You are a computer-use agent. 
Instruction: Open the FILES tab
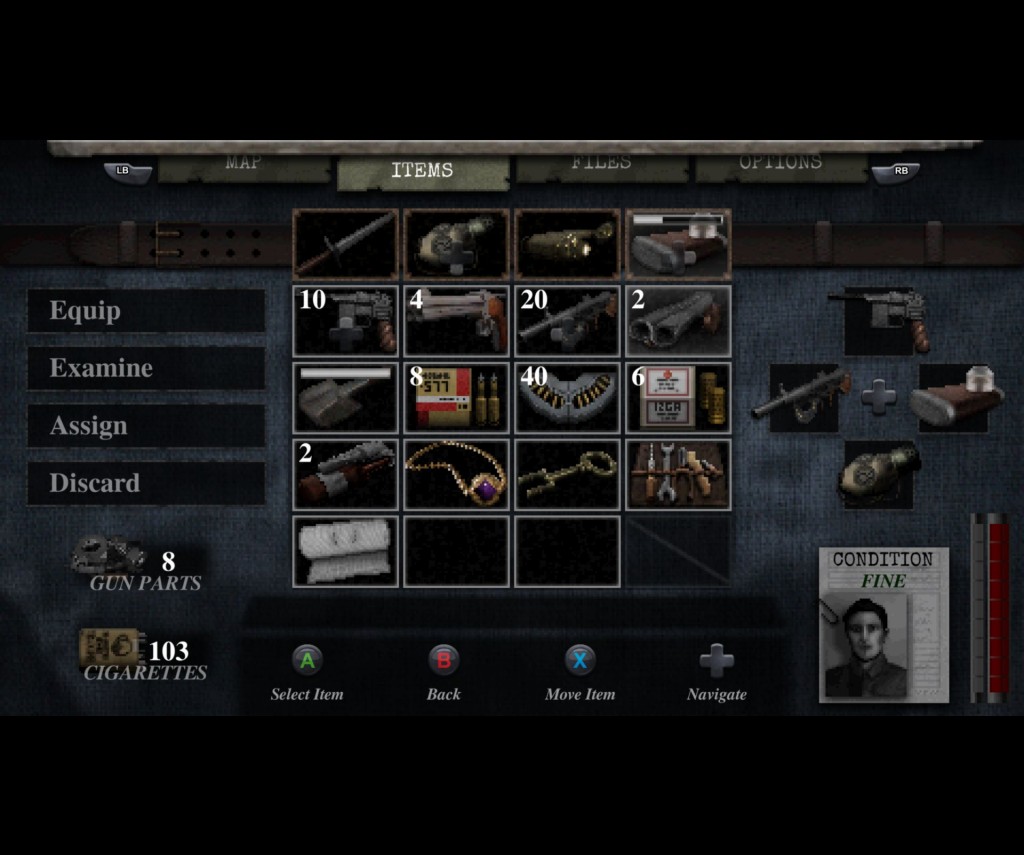coord(601,165)
